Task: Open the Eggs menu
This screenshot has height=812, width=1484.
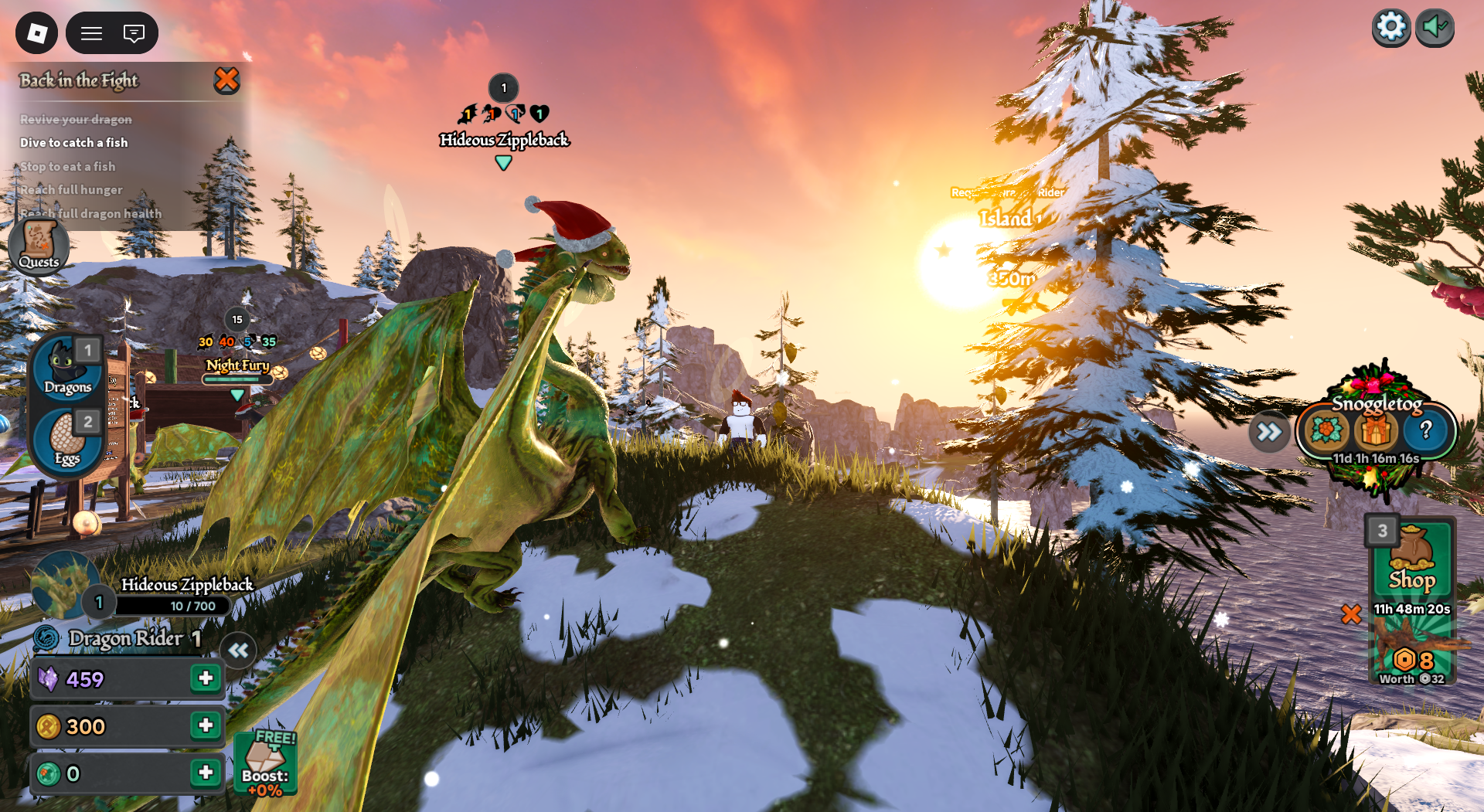Action: coord(67,440)
